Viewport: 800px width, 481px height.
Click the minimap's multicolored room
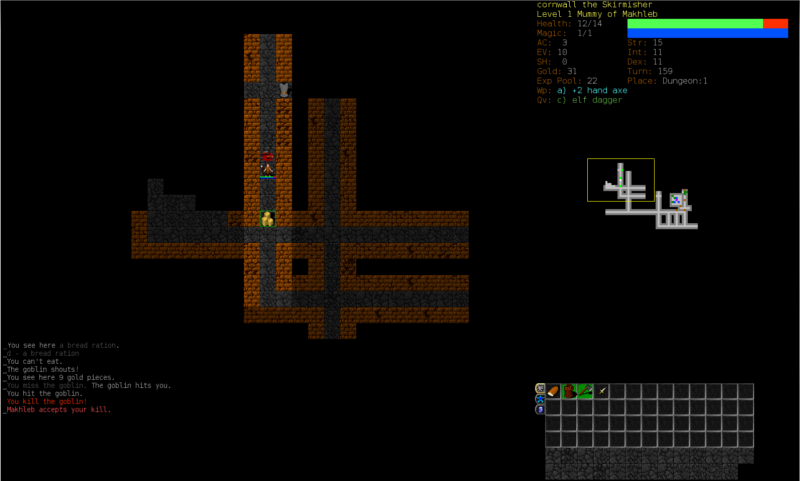point(677,199)
